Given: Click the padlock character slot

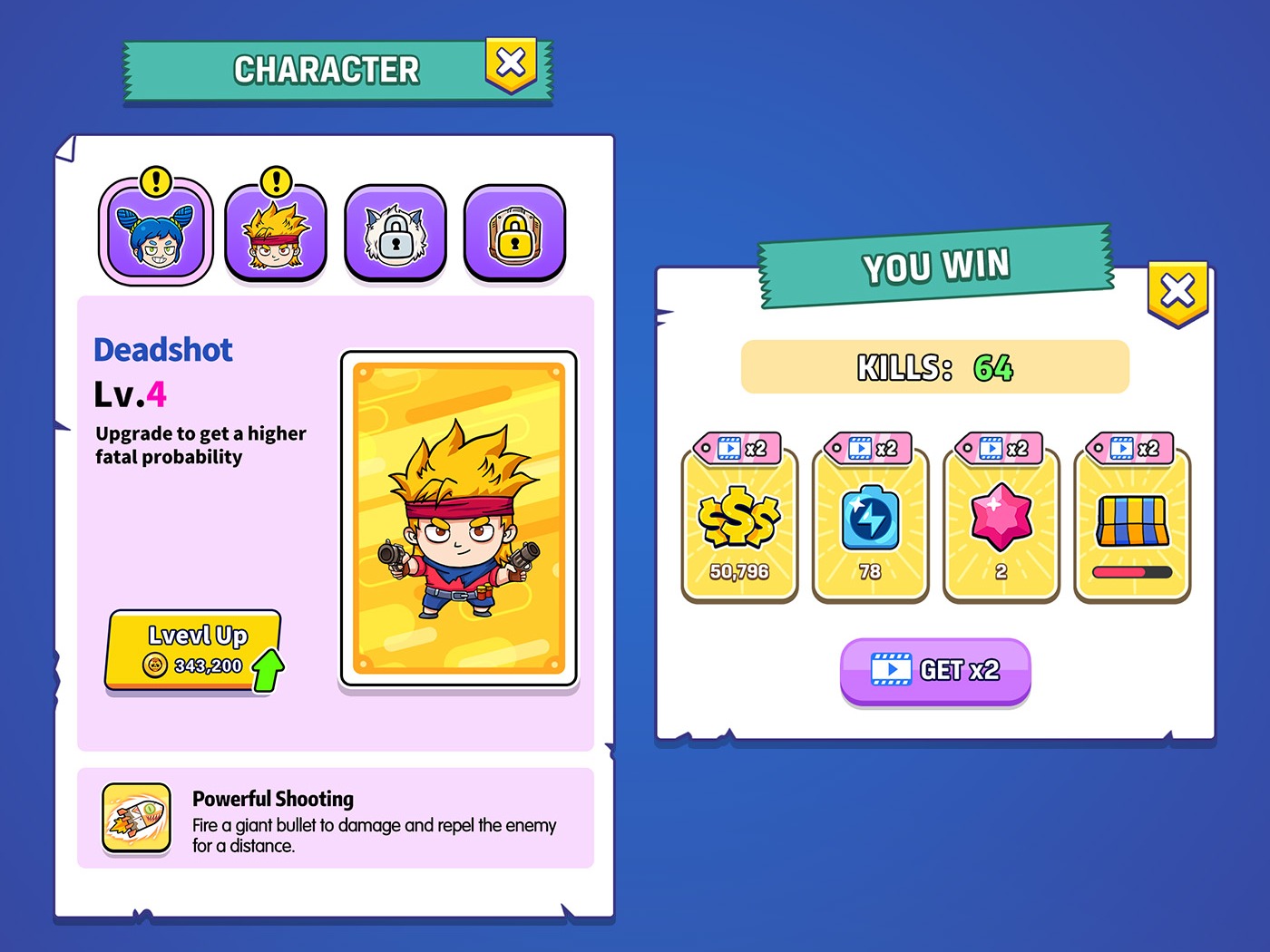Looking at the screenshot, I should click(x=514, y=231).
